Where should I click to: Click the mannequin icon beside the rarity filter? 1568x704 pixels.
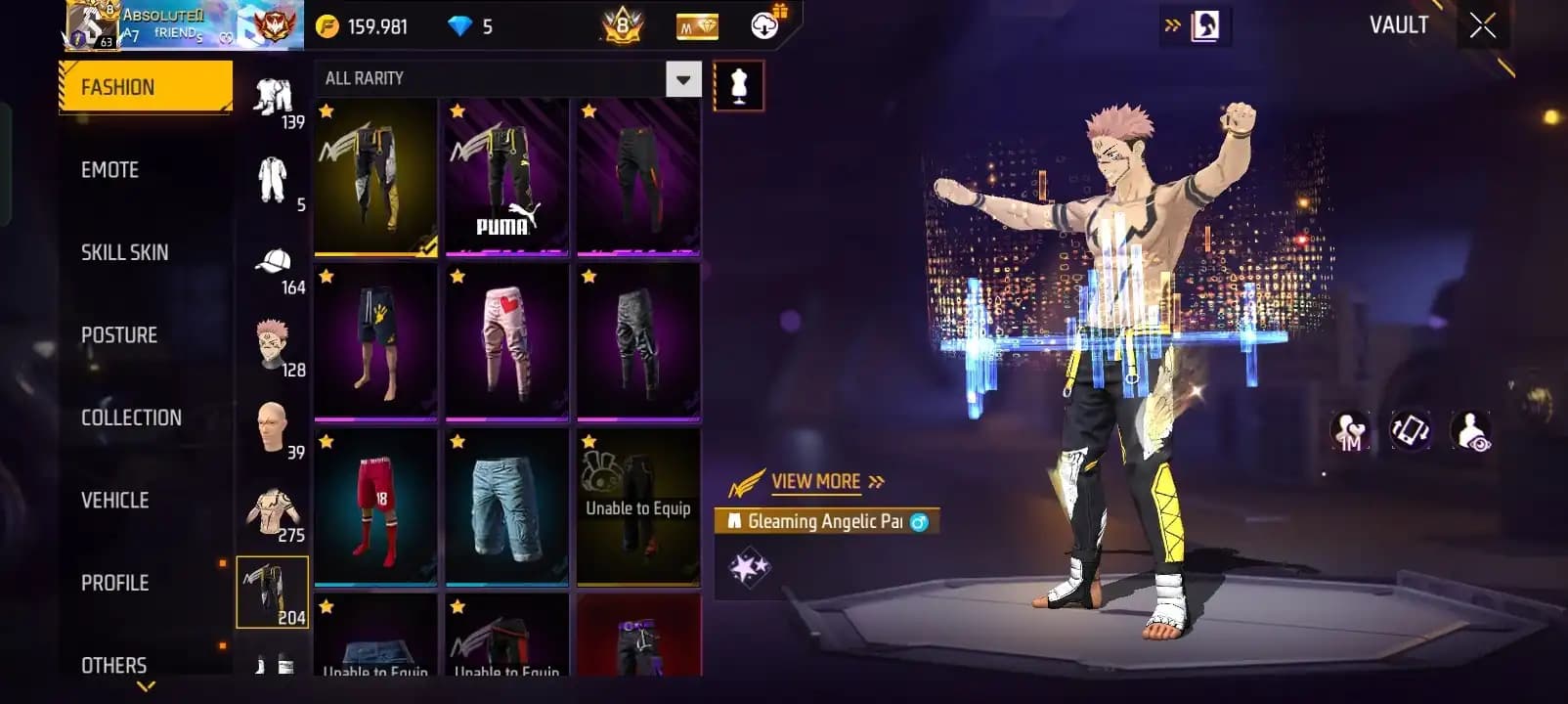739,85
